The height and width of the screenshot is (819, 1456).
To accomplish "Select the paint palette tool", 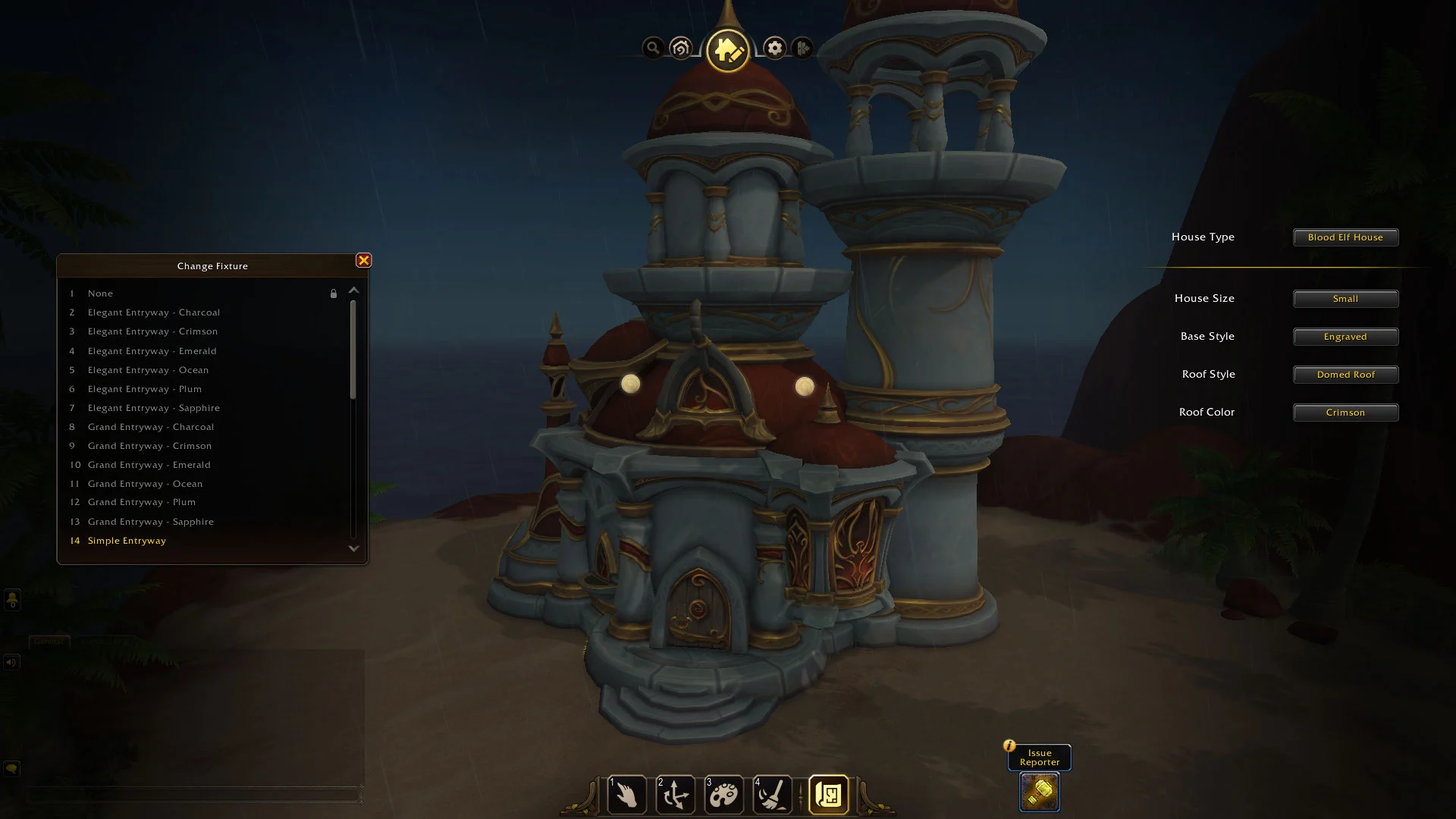I will point(723,795).
